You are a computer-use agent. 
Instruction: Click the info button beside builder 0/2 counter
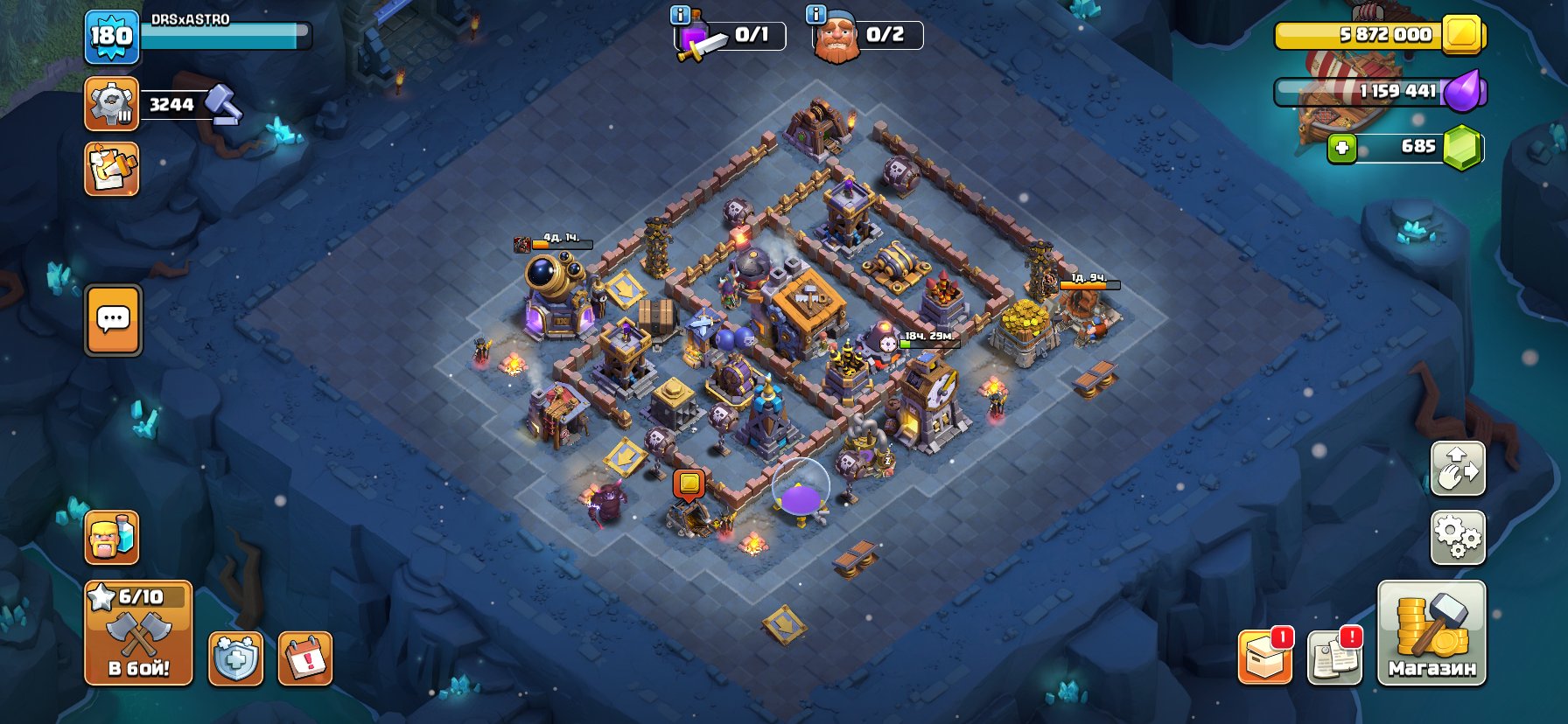814,15
